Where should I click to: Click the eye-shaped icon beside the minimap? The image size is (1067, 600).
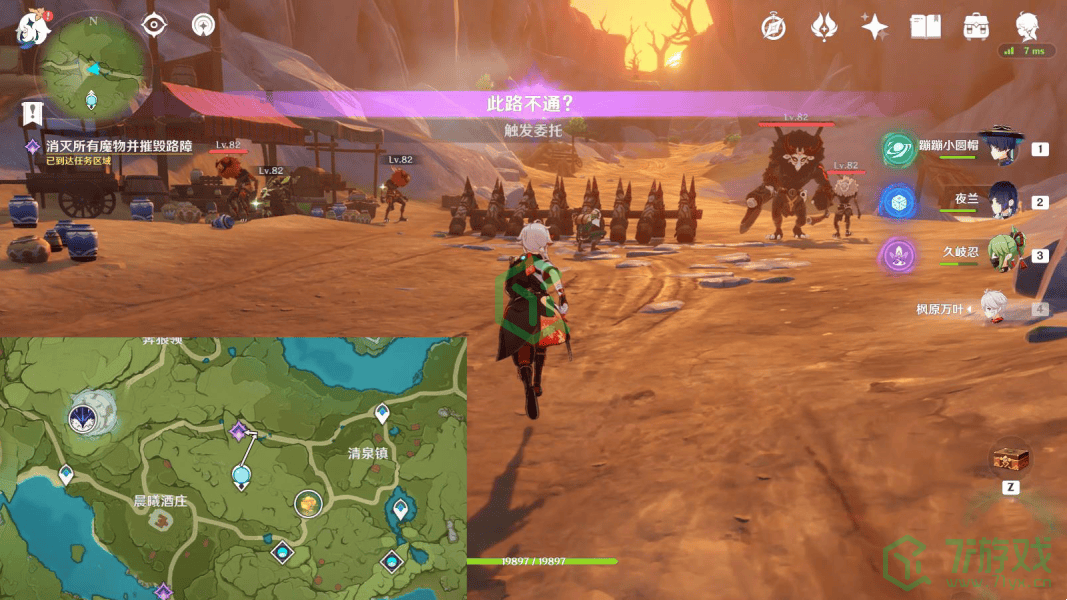pyautogui.click(x=155, y=25)
